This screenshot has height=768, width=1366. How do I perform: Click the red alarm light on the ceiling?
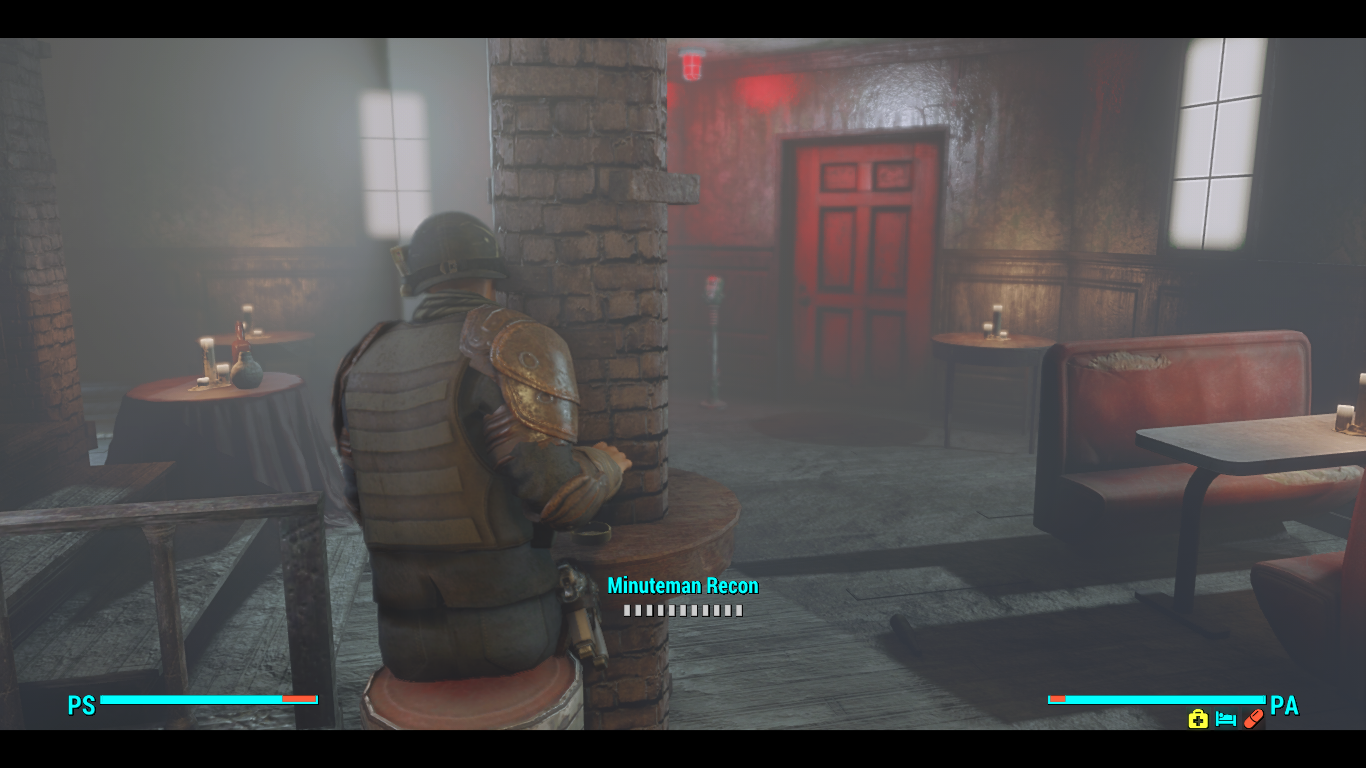coord(692,62)
